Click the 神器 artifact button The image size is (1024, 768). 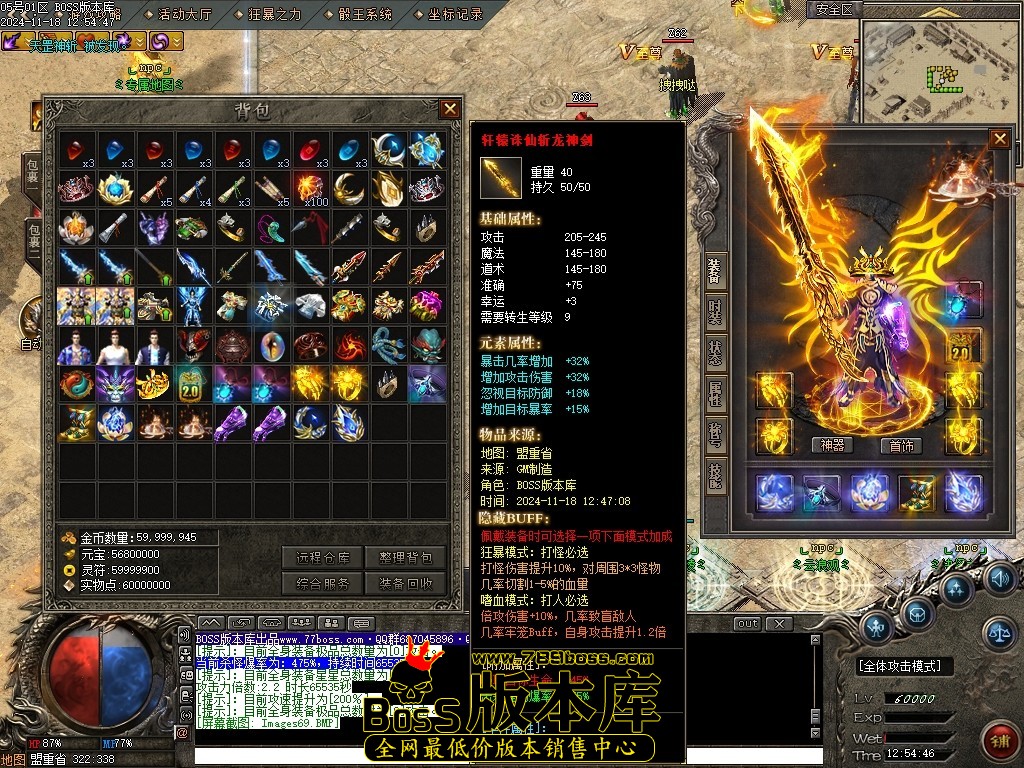point(832,446)
